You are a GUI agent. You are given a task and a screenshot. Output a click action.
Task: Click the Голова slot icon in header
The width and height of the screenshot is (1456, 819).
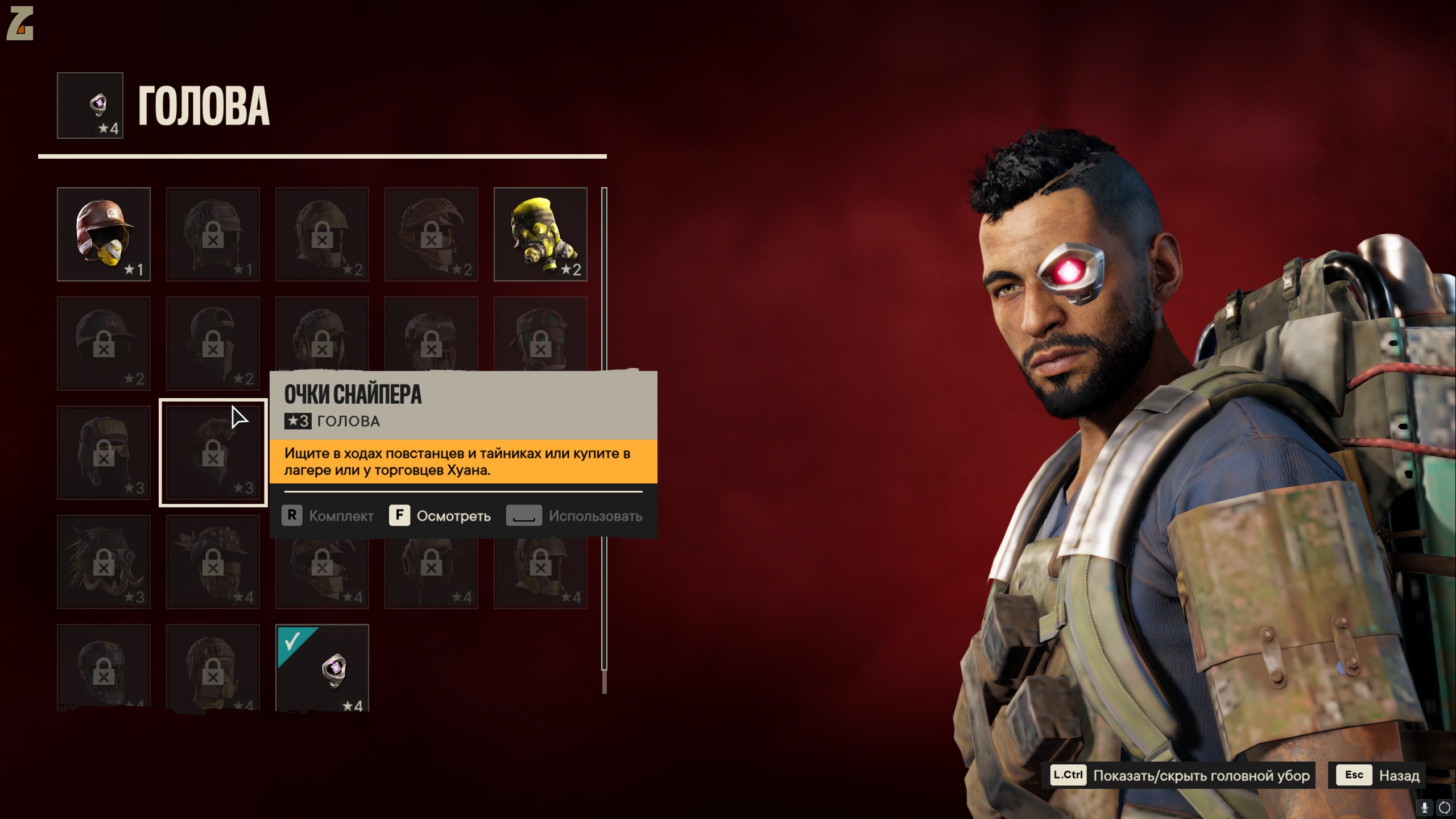90,105
